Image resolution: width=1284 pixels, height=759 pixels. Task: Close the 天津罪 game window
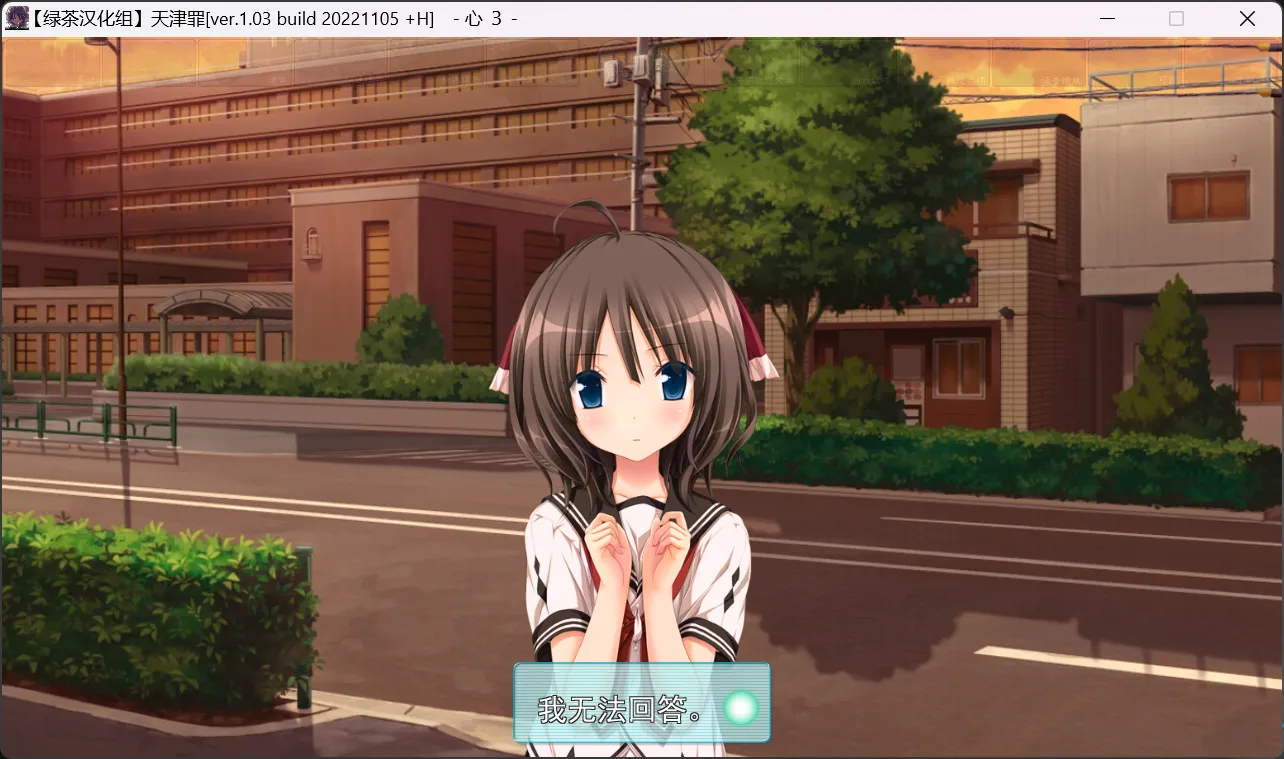[x=1246, y=18]
